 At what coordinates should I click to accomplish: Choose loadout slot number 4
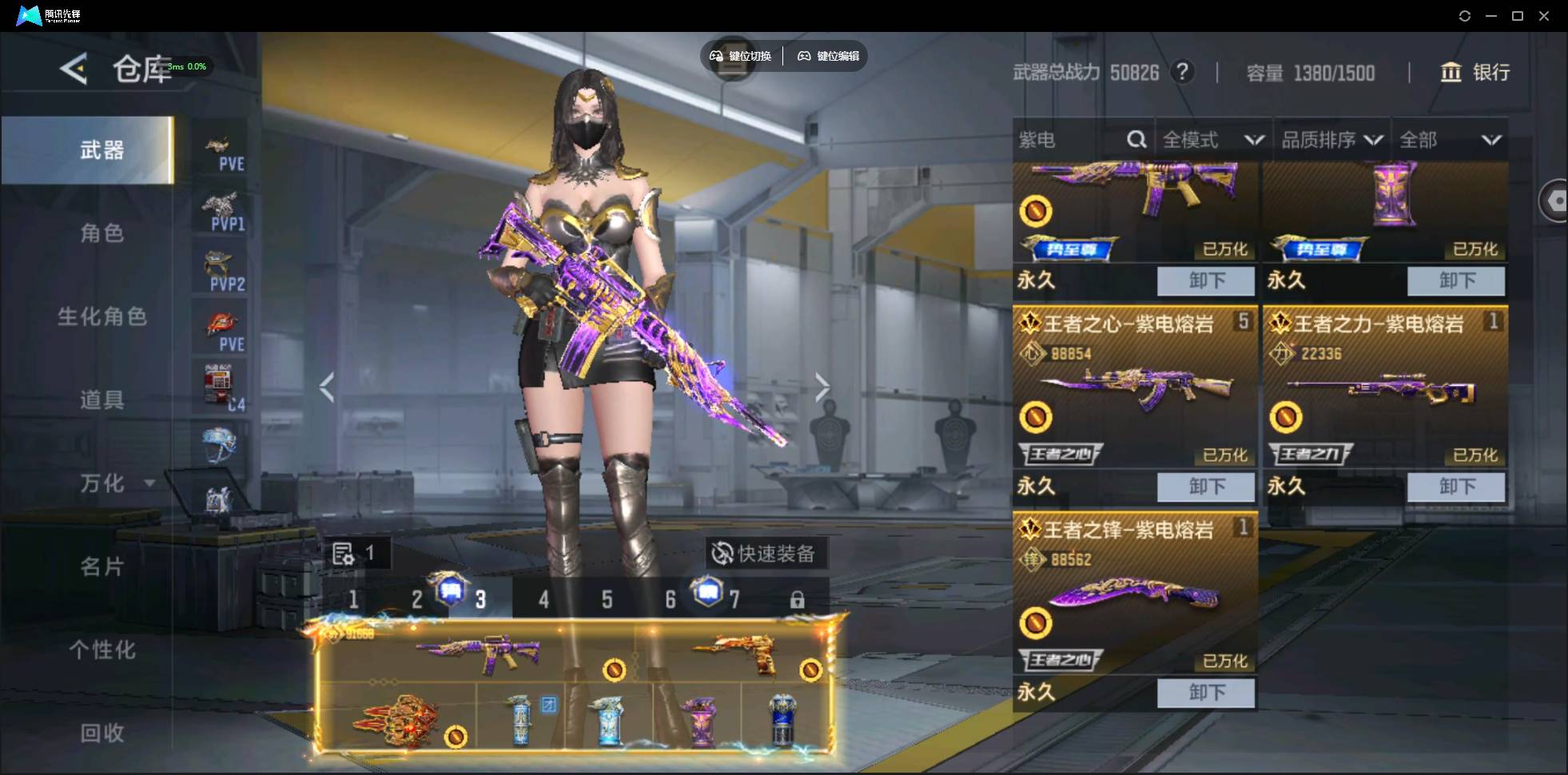543,599
